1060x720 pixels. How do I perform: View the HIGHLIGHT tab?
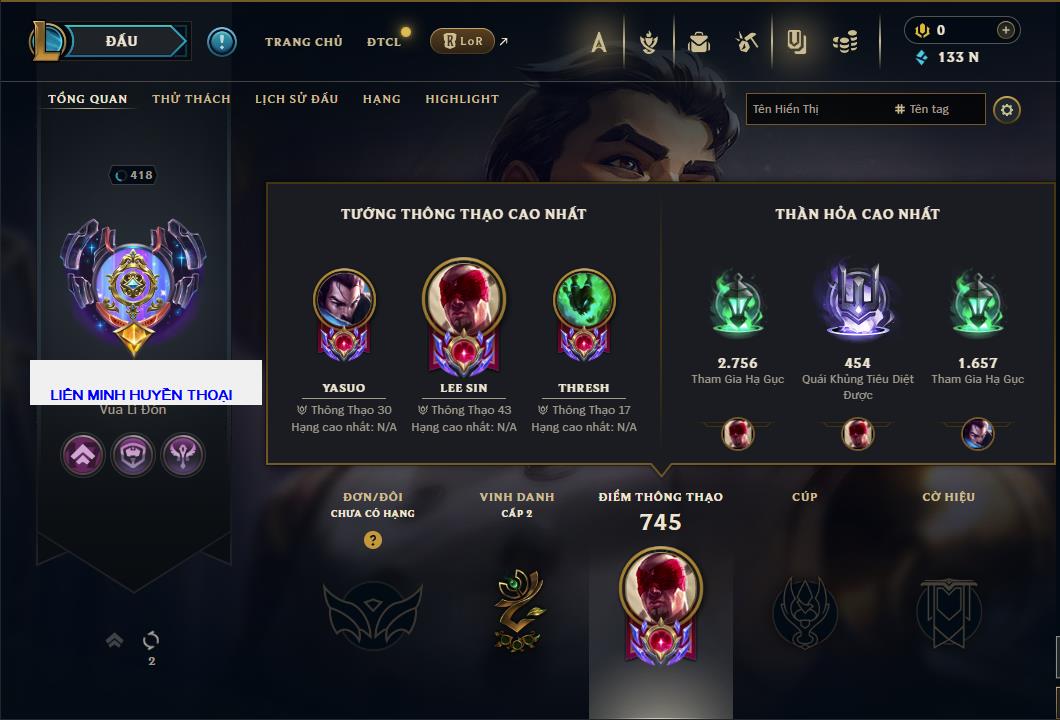click(x=461, y=99)
